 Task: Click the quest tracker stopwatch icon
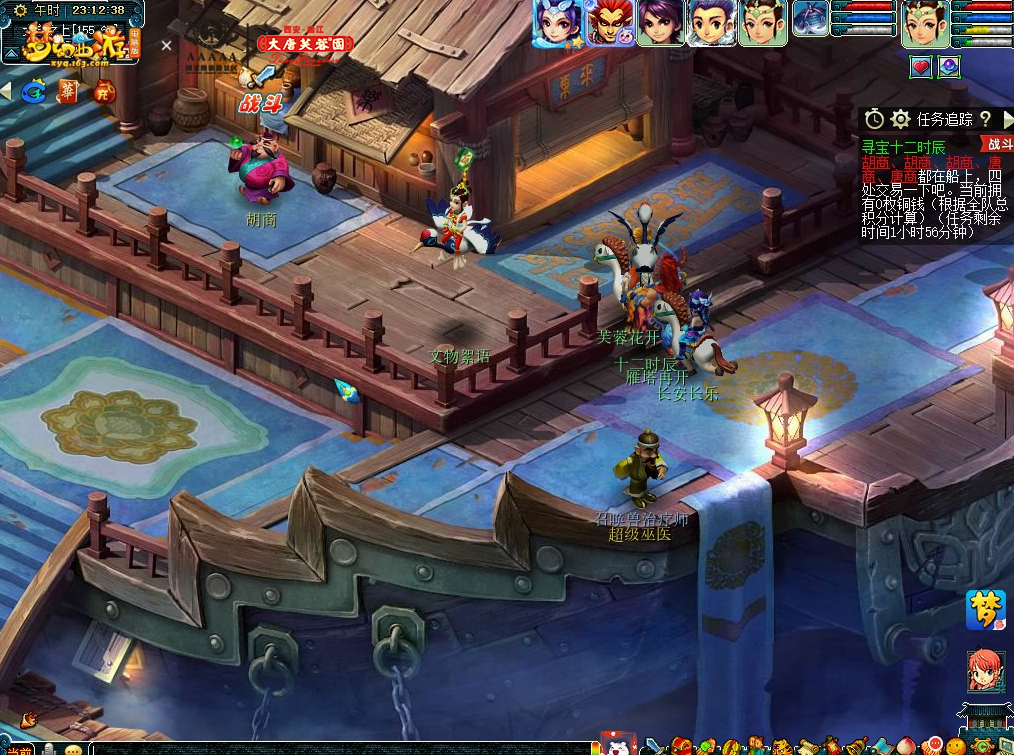point(874,119)
